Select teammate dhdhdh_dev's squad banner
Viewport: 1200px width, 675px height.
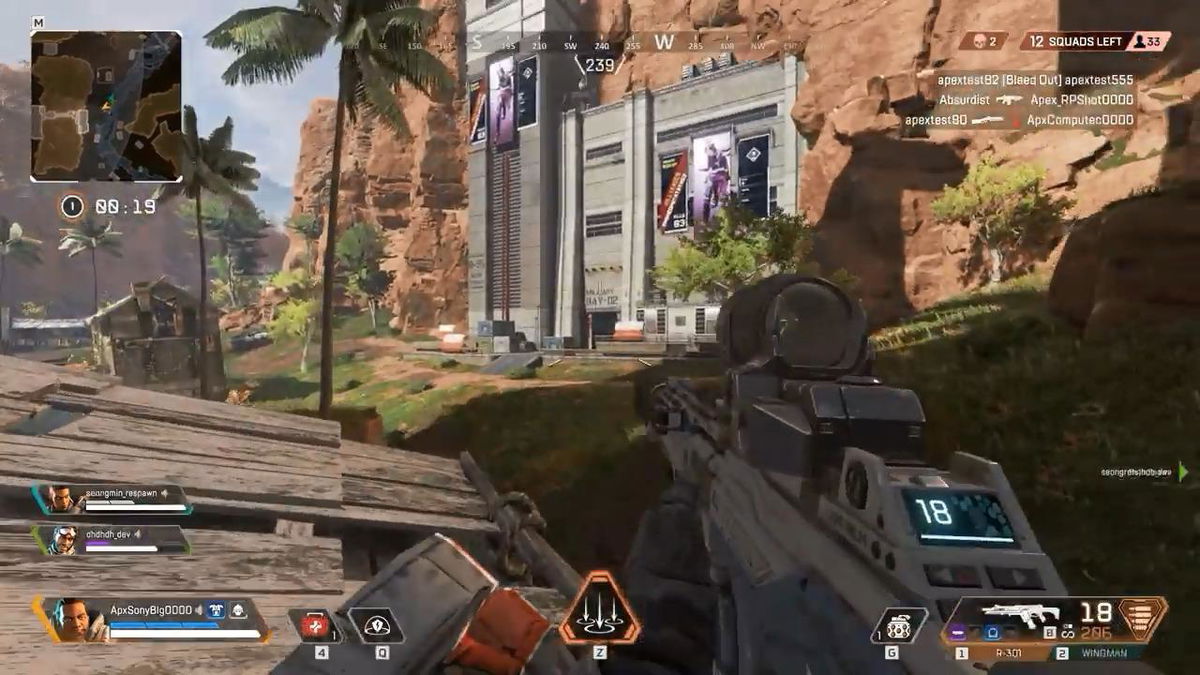pyautogui.click(x=112, y=540)
